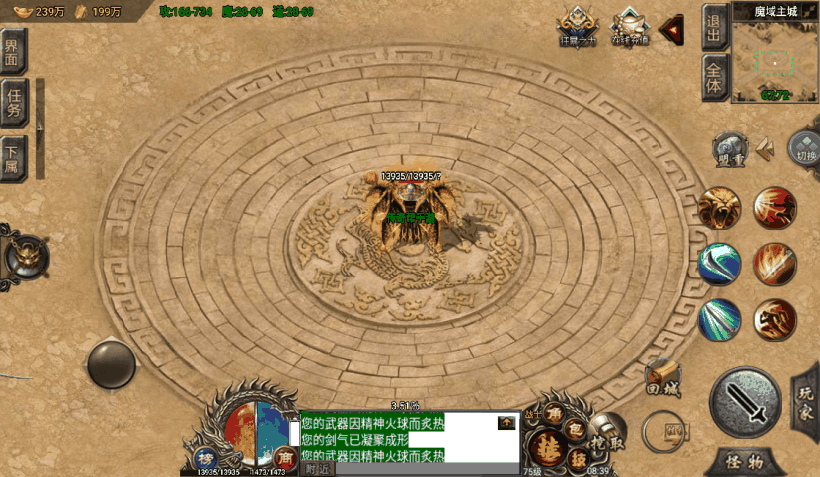Use the red crouching beast skill

775,320
